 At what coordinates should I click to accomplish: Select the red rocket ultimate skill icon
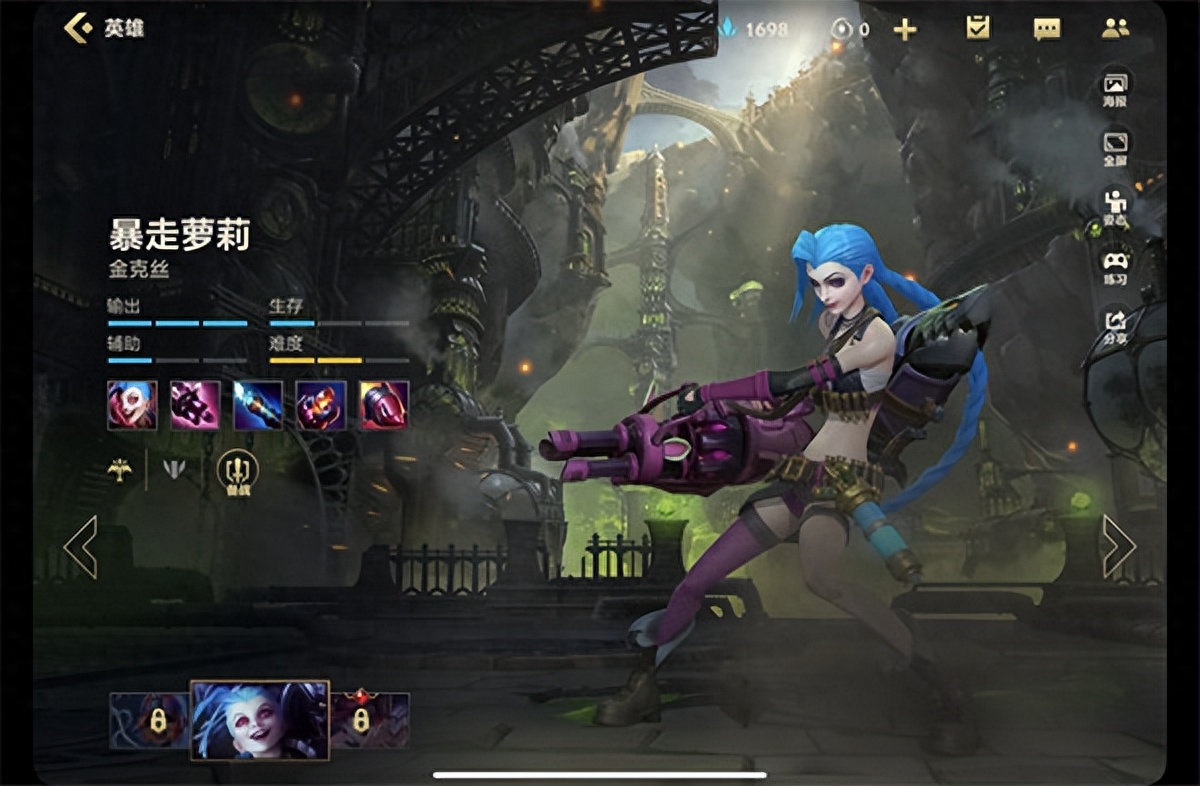pos(384,405)
